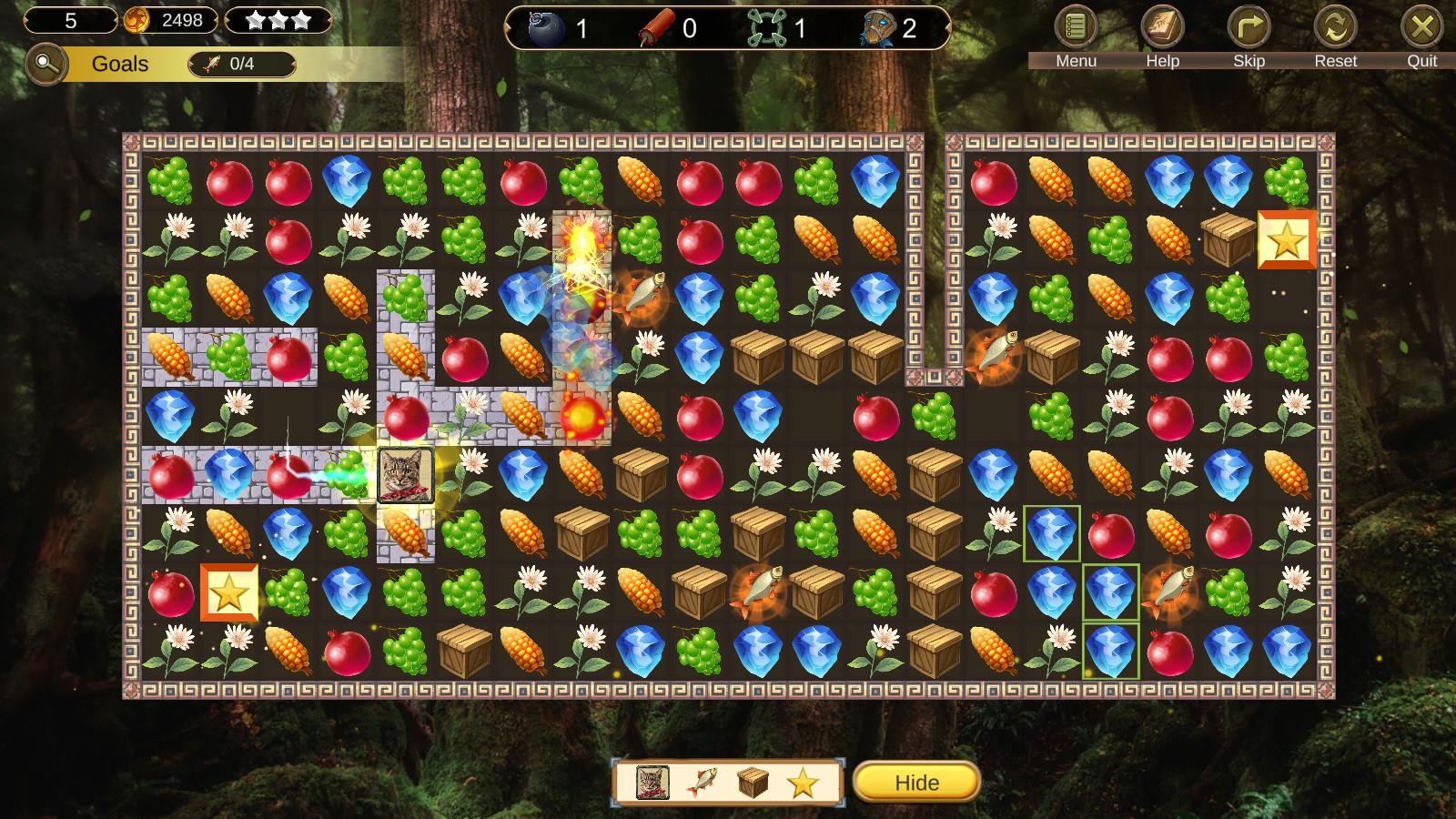Skip this level
This screenshot has width=1456, height=819.
tap(1249, 28)
